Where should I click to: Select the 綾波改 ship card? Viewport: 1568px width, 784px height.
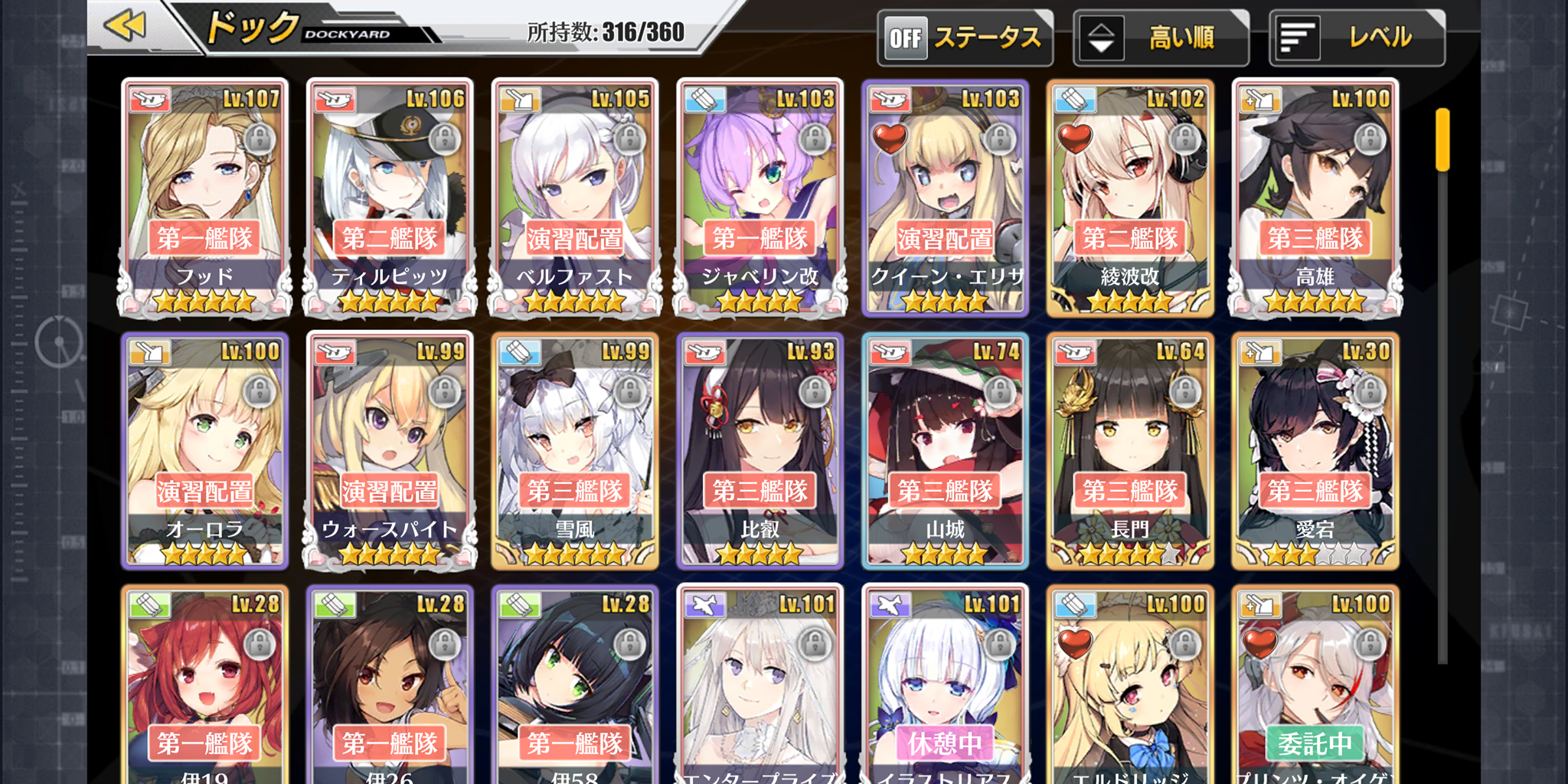click(x=1130, y=198)
